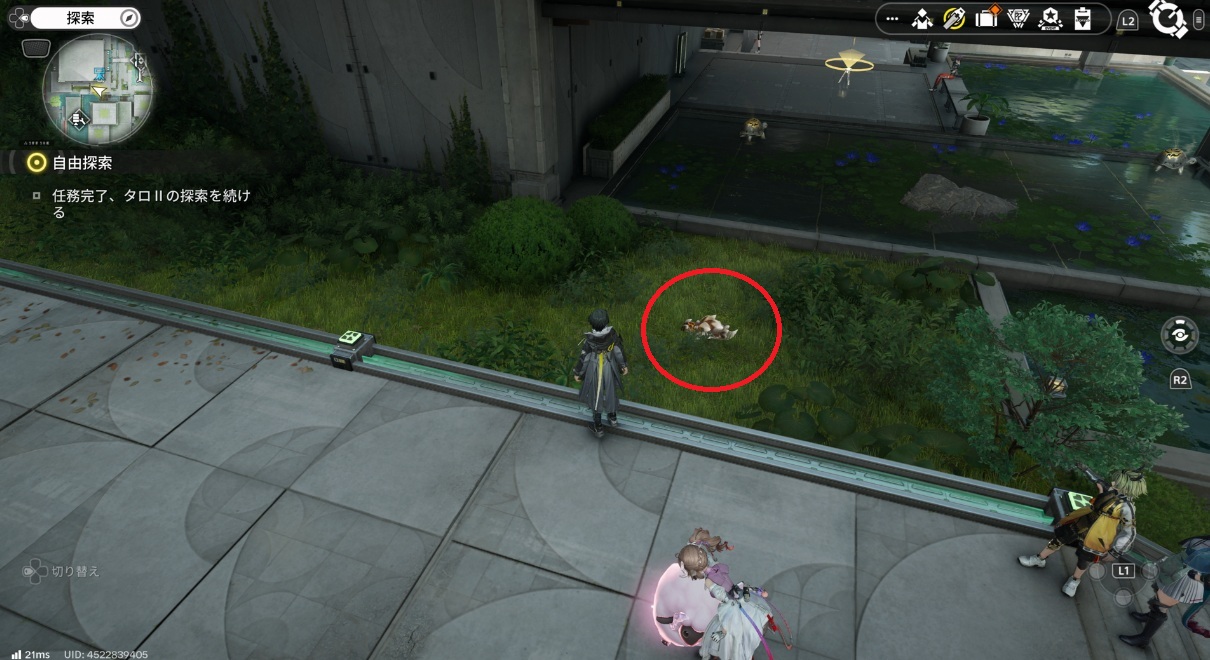The width and height of the screenshot is (1210, 660).
Task: Expand the three-dots more menu
Action: [892, 20]
